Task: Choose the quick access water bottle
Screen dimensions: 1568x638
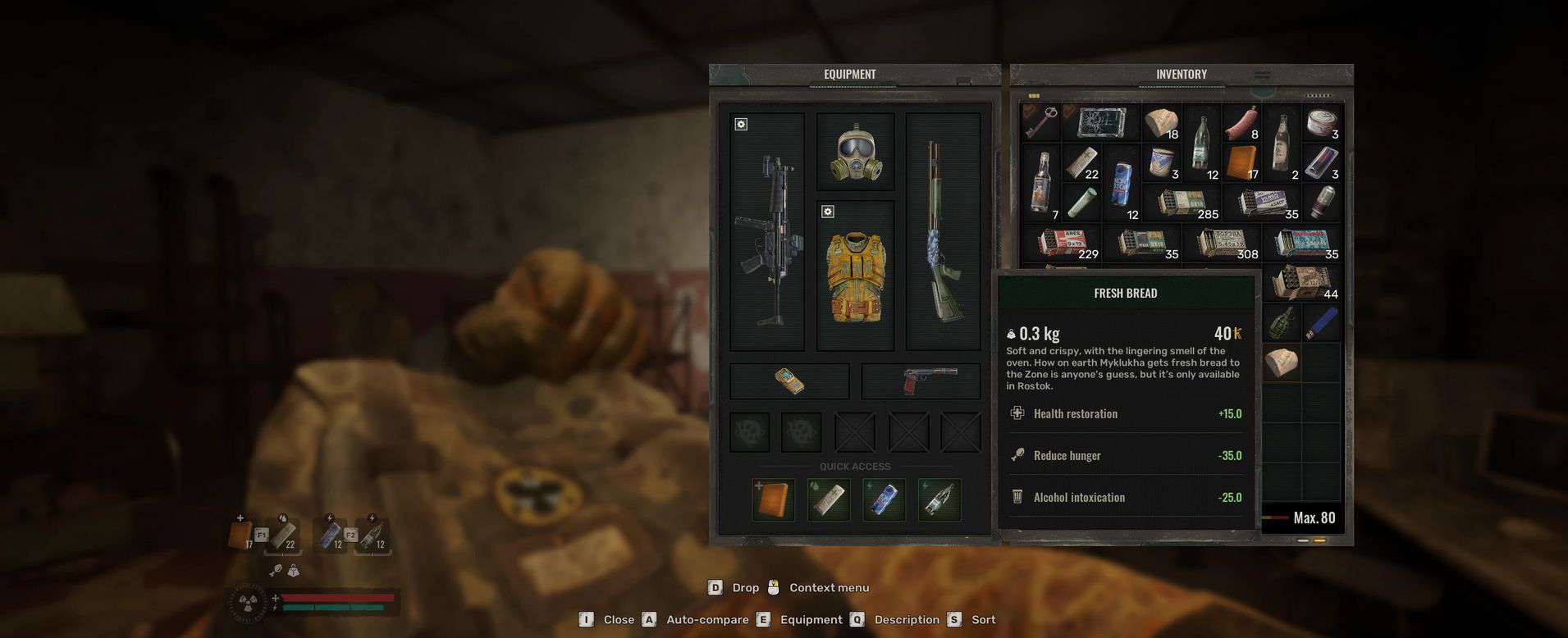Action: pos(939,500)
